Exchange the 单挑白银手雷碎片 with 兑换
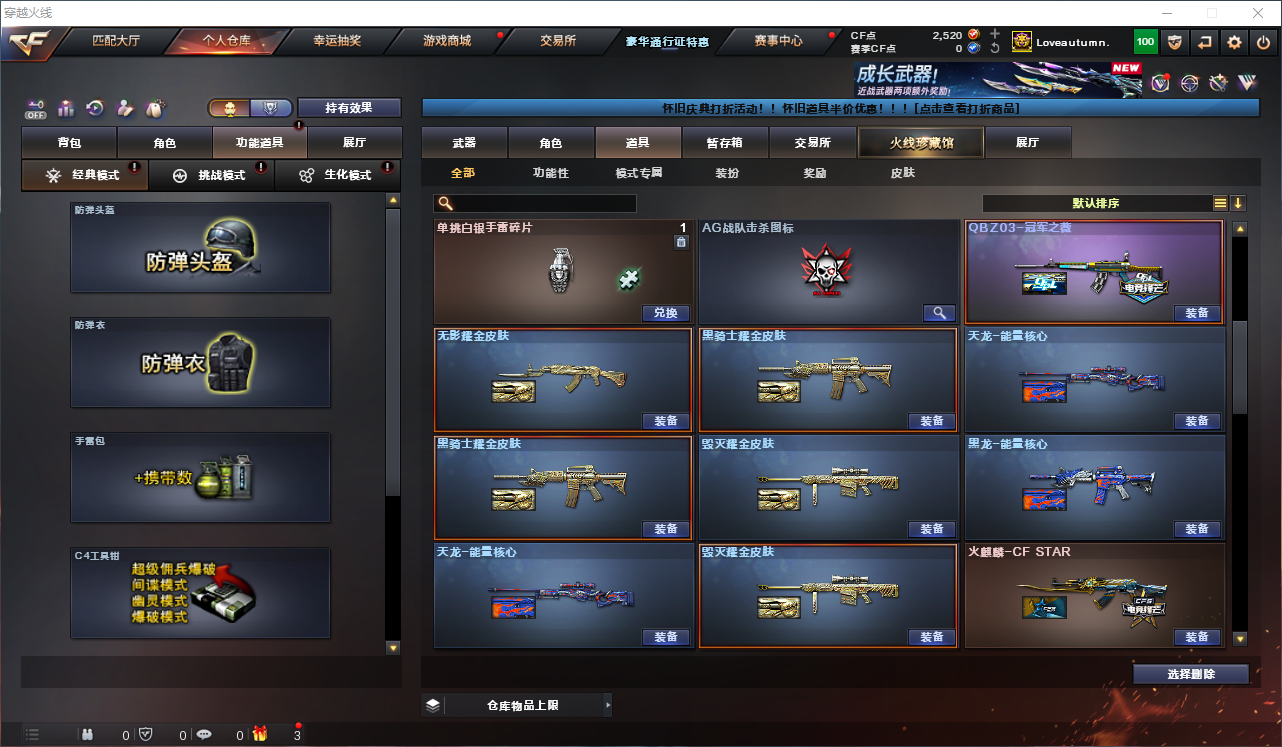The height and width of the screenshot is (747, 1282). coord(665,313)
